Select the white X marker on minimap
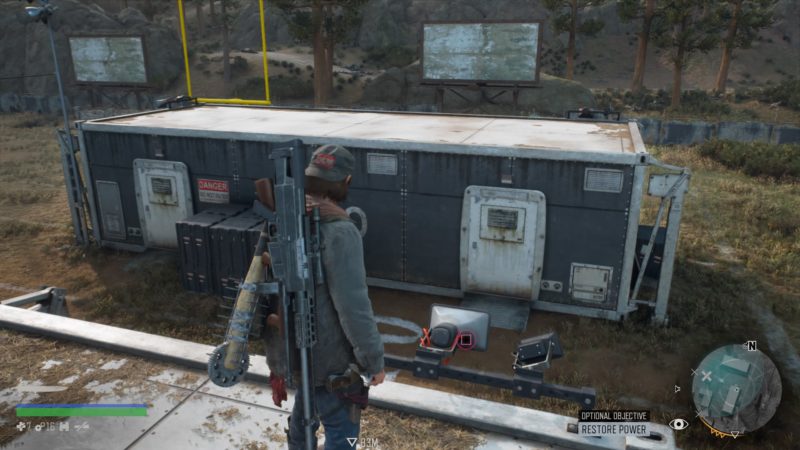The image size is (800, 450). tap(707, 376)
